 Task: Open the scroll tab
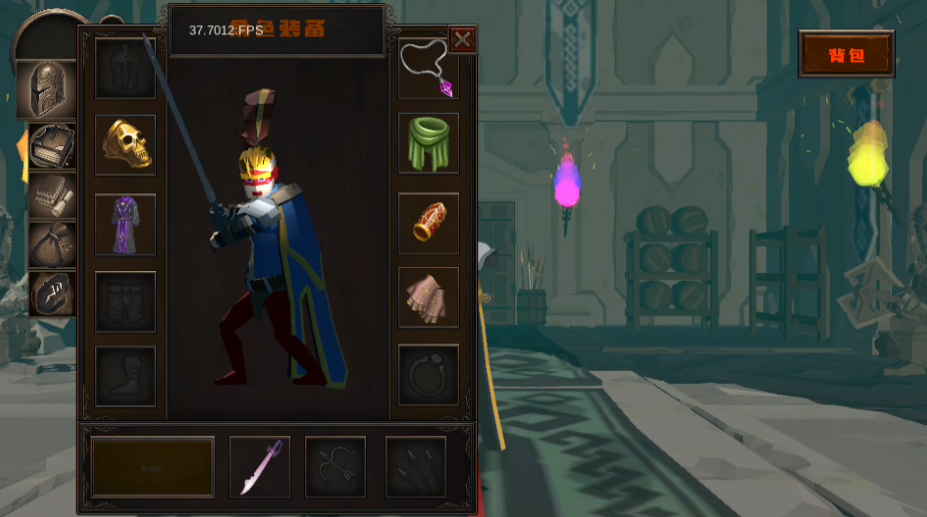(x=50, y=196)
